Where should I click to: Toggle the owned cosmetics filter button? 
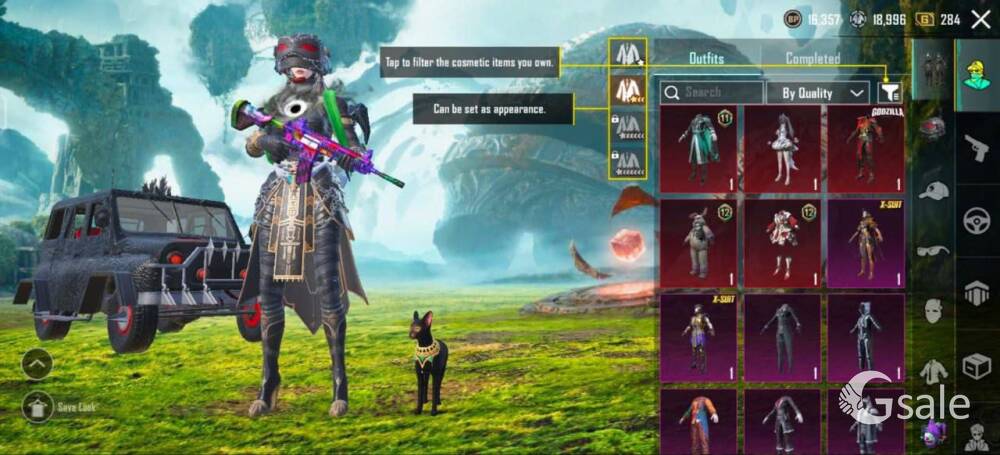pos(890,92)
